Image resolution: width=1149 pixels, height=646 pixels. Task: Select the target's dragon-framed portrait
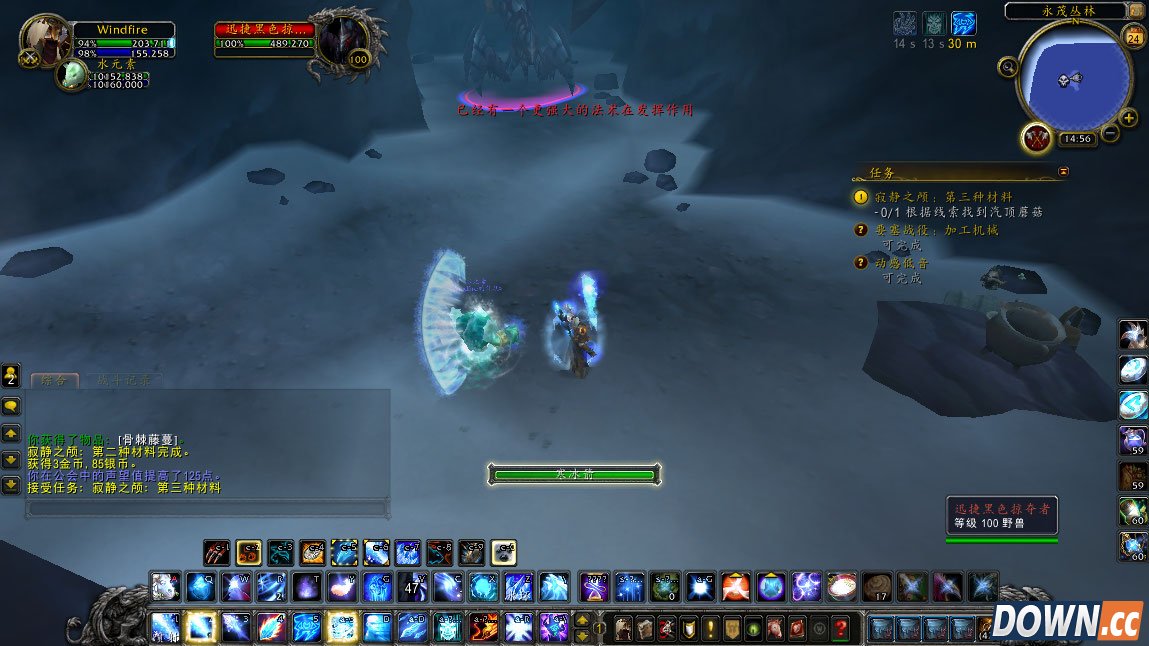coord(341,42)
